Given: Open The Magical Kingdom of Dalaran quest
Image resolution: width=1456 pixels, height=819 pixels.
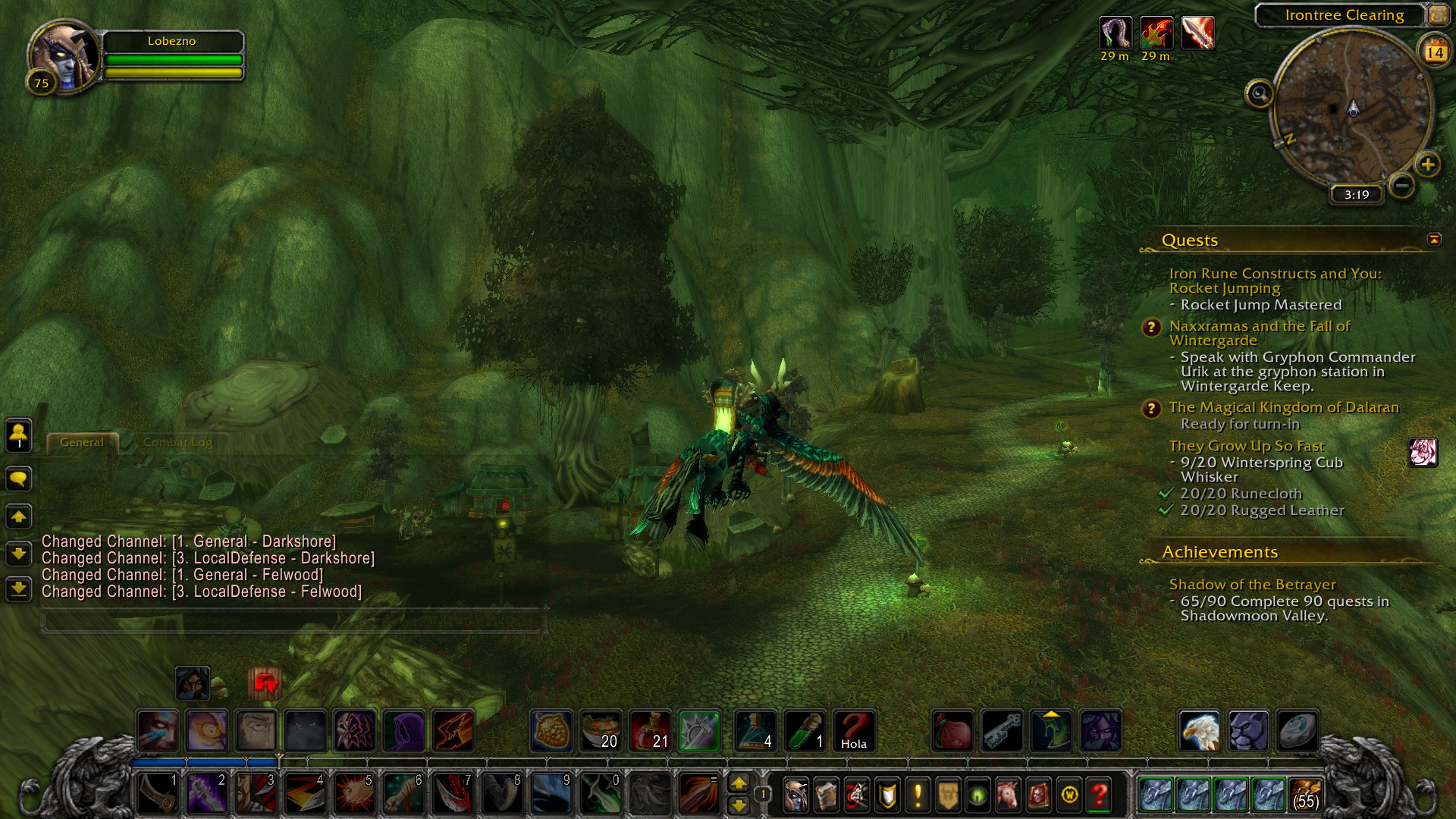Looking at the screenshot, I should [1283, 407].
